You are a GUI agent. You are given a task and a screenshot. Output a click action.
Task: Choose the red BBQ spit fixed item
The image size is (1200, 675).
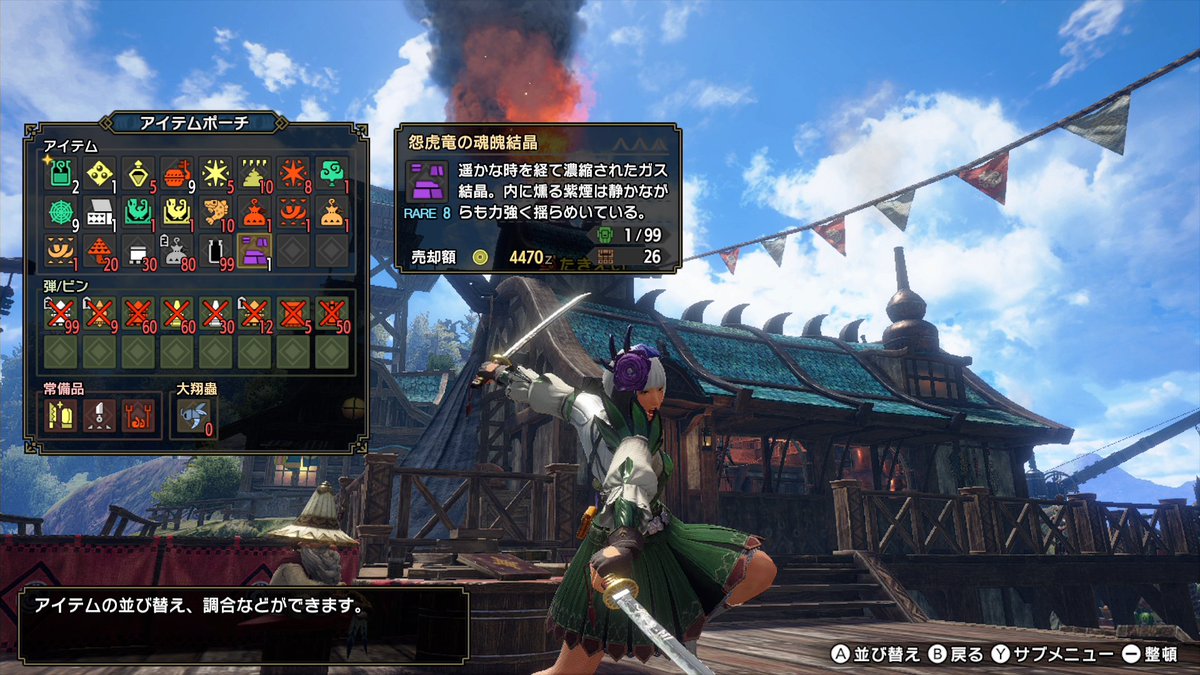pyautogui.click(x=138, y=415)
